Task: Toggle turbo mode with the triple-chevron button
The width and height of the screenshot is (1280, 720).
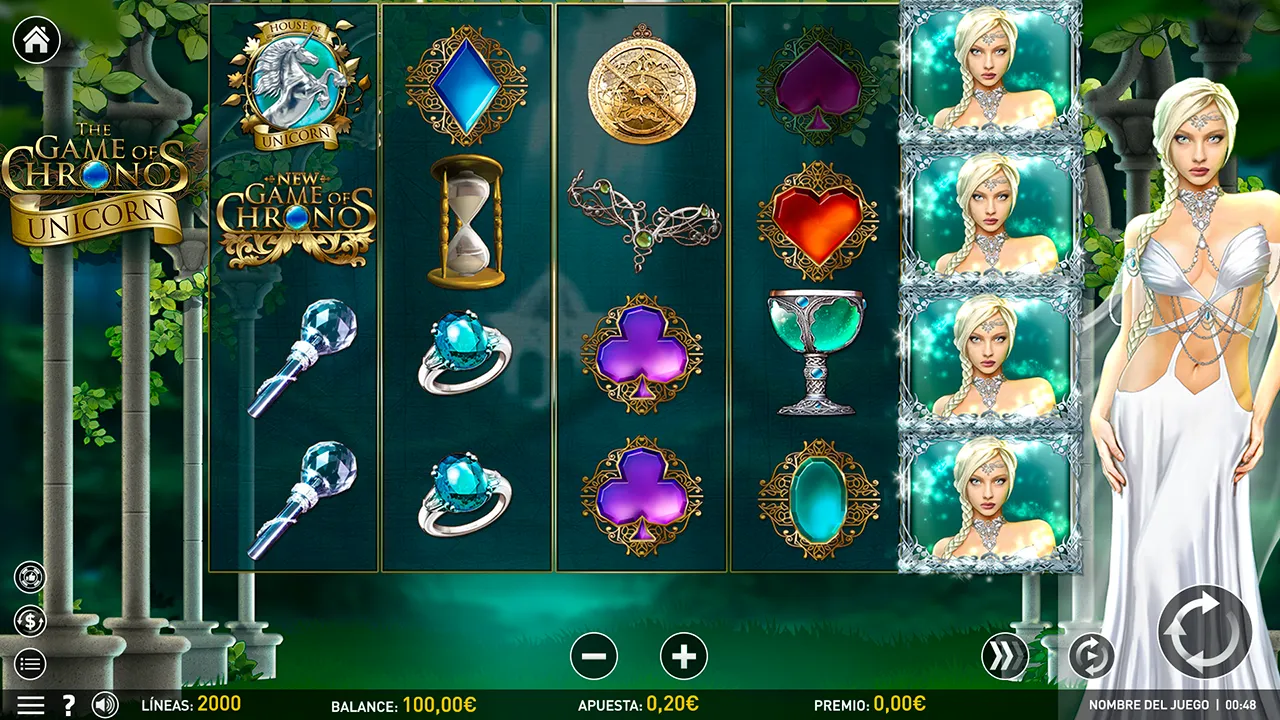Action: 1005,657
